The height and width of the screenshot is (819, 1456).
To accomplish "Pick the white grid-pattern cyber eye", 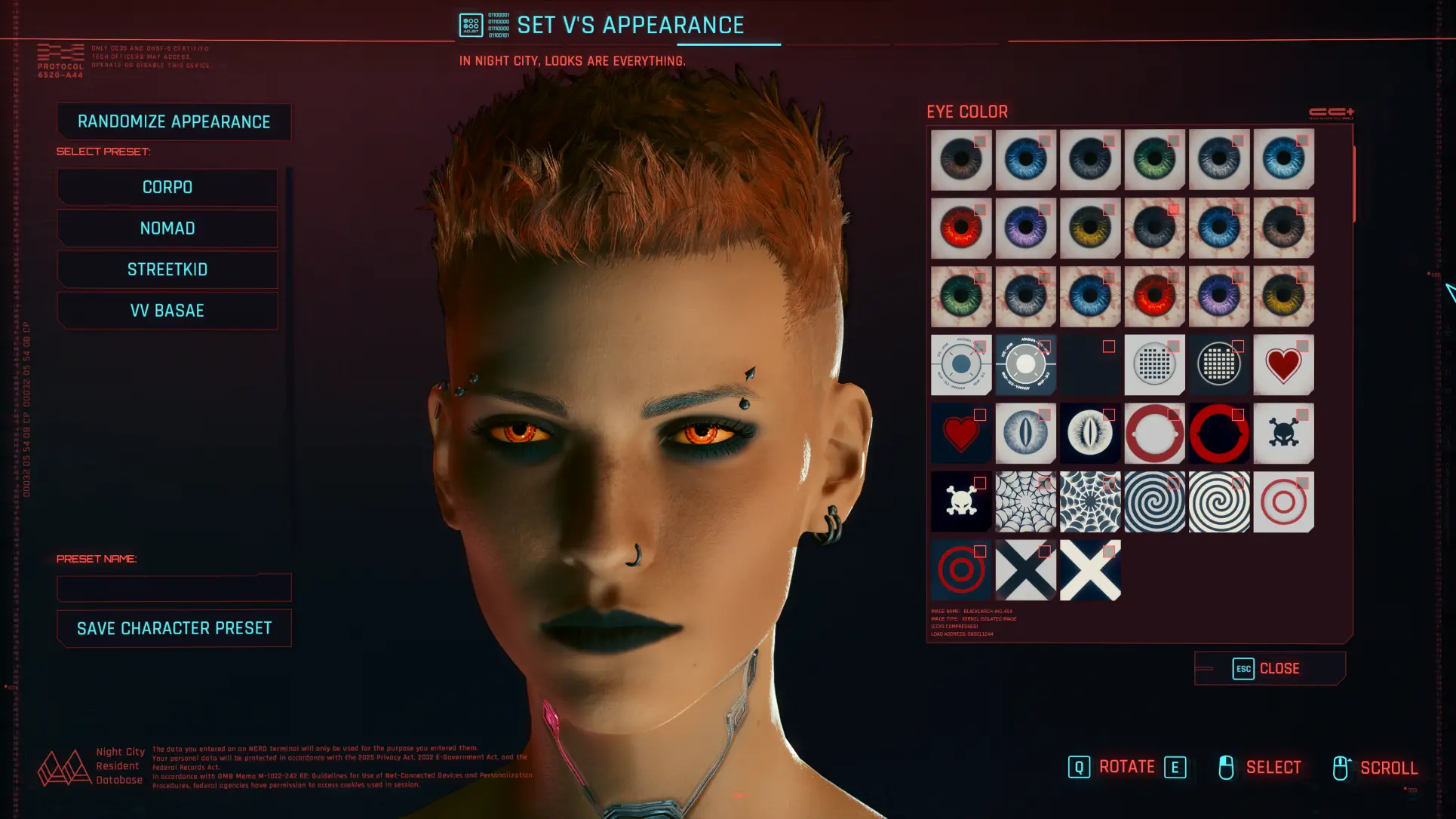I will (1154, 366).
